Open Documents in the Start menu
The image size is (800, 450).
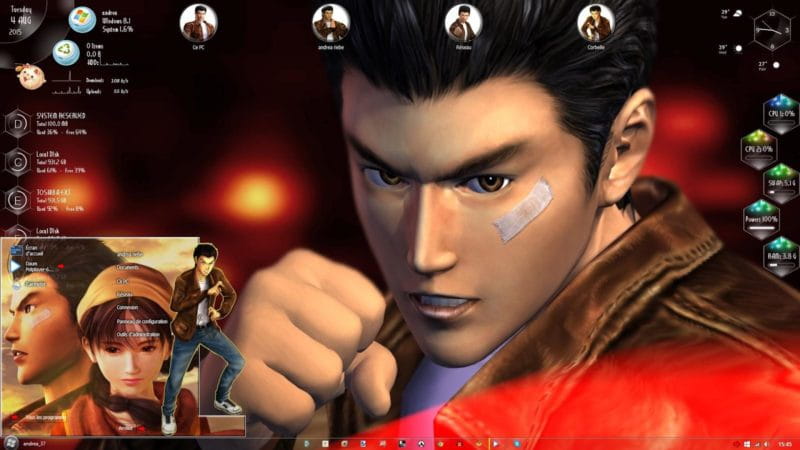tap(128, 268)
